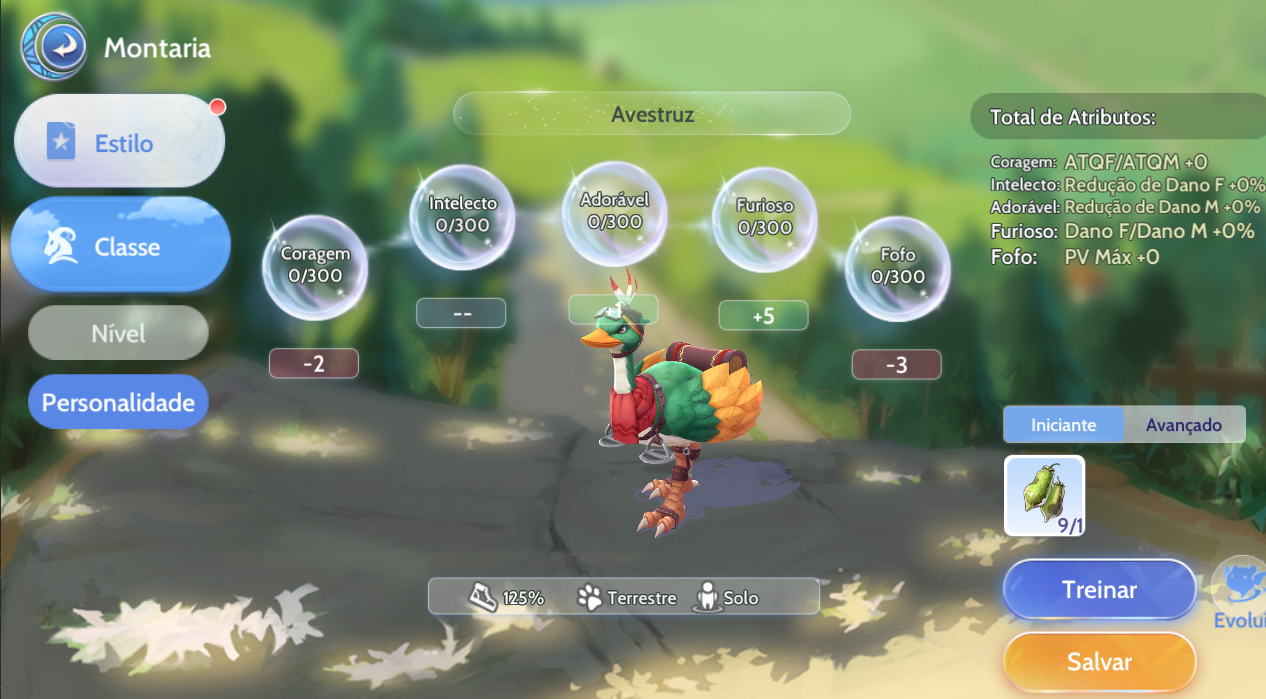Click the Fofo attribute bubble
1266x699 pixels.
[x=897, y=267]
